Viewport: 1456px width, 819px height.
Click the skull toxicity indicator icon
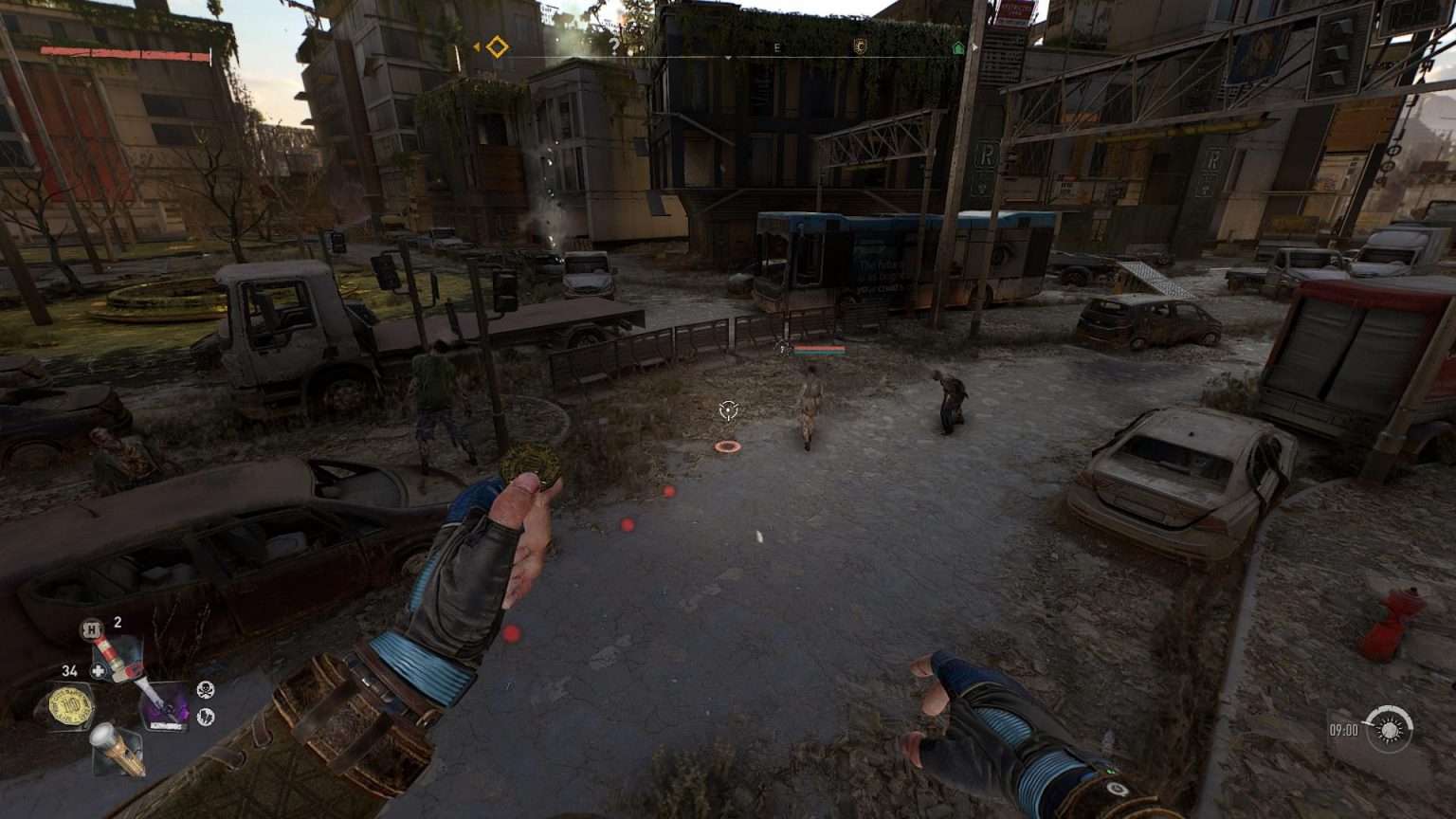point(205,690)
